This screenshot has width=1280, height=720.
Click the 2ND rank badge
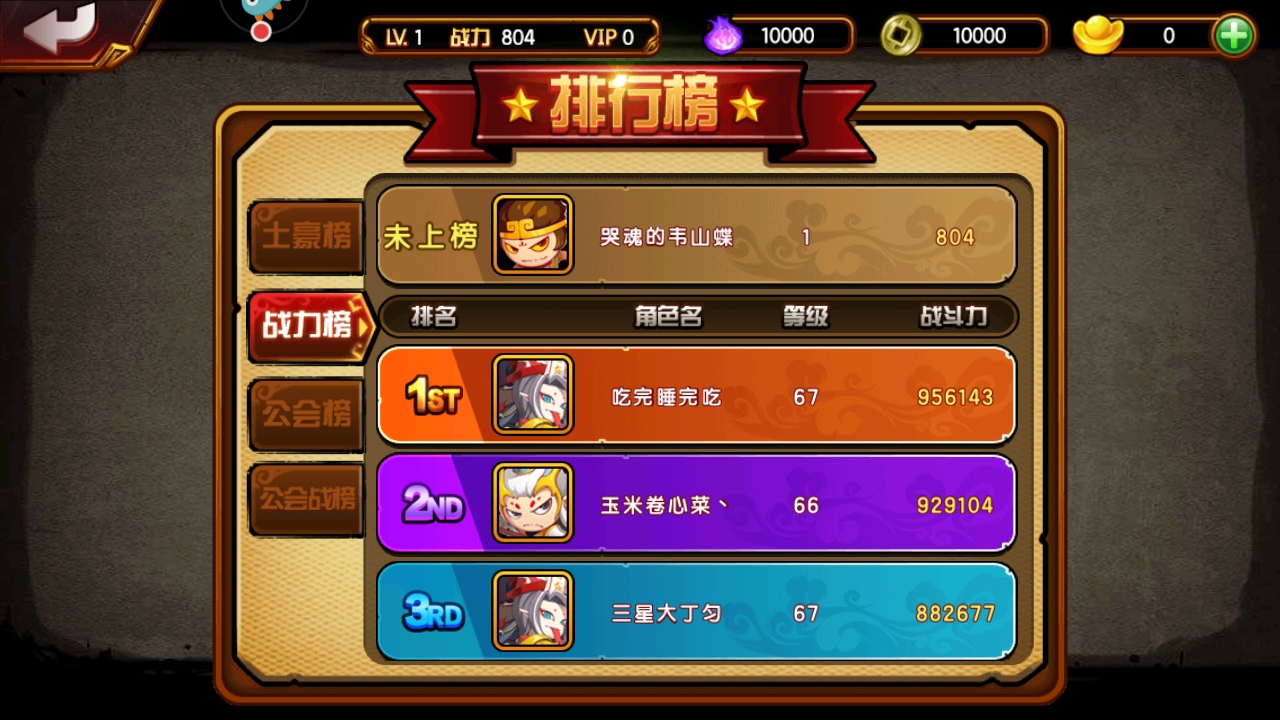(x=432, y=506)
